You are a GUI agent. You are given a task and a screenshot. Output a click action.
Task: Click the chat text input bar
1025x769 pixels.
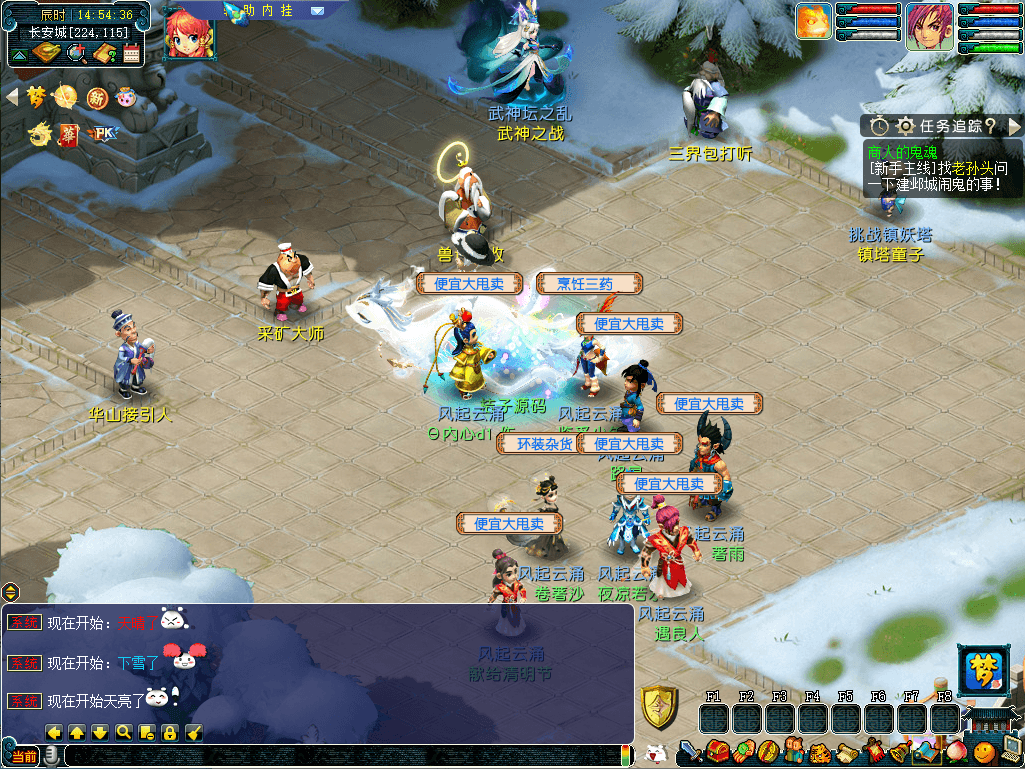(340, 756)
